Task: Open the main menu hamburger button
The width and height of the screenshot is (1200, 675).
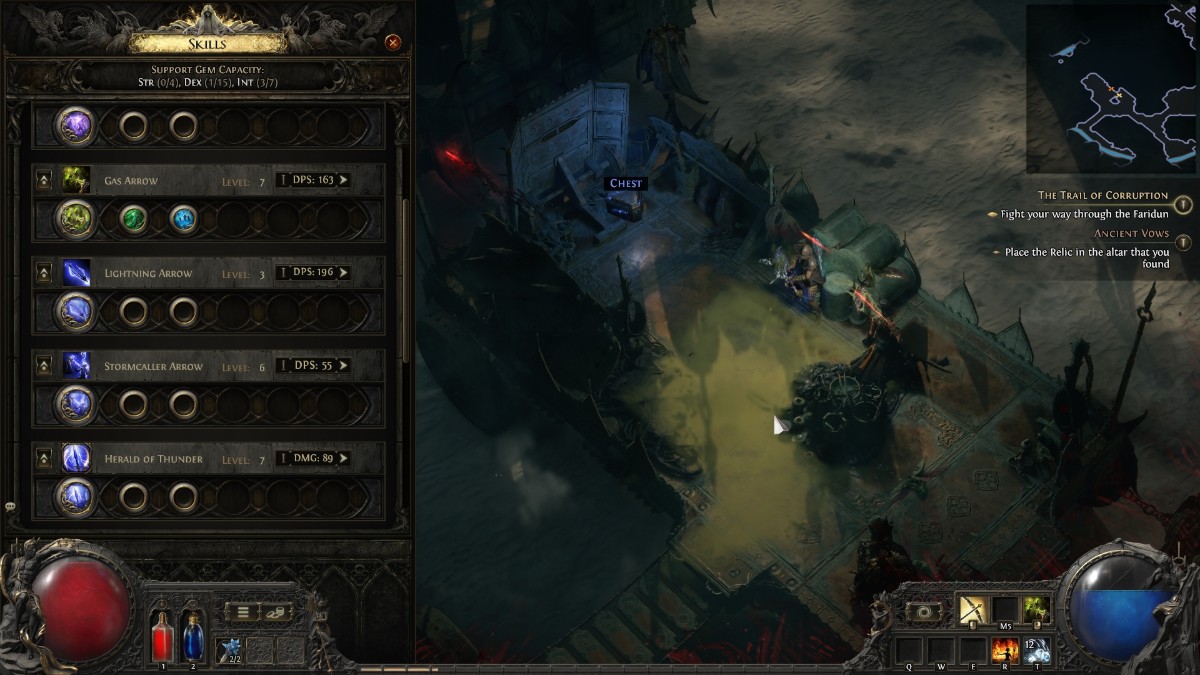Action: [x=243, y=612]
